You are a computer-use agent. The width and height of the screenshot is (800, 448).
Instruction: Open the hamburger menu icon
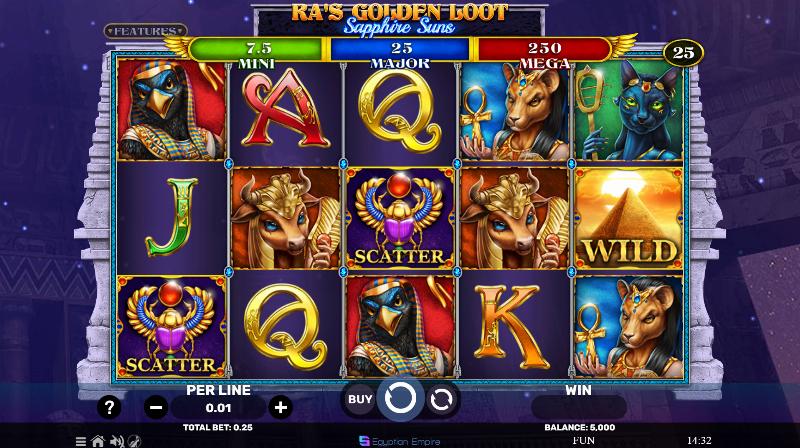[x=81, y=440]
